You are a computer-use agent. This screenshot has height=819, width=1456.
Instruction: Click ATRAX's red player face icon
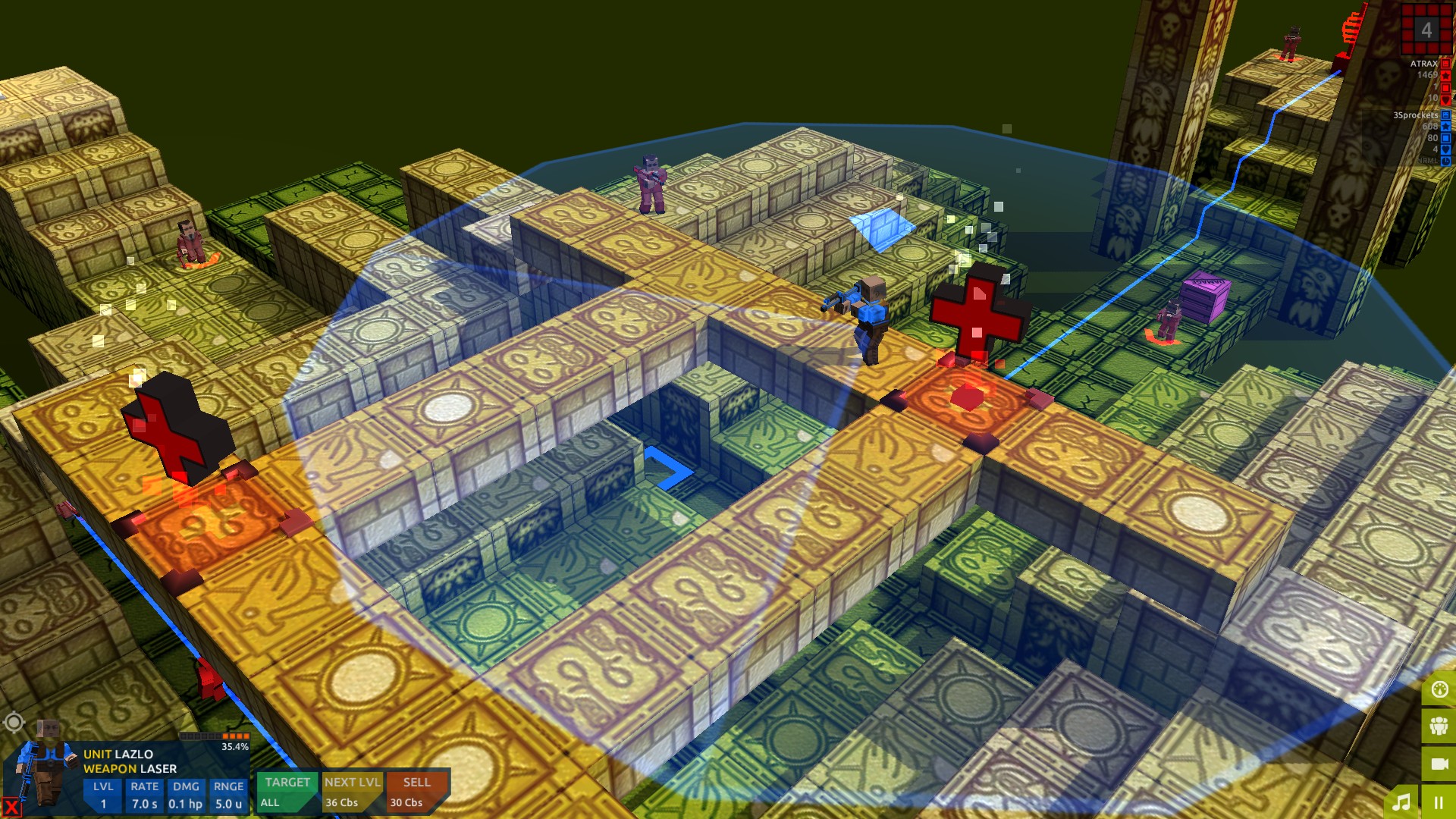tap(1445, 64)
